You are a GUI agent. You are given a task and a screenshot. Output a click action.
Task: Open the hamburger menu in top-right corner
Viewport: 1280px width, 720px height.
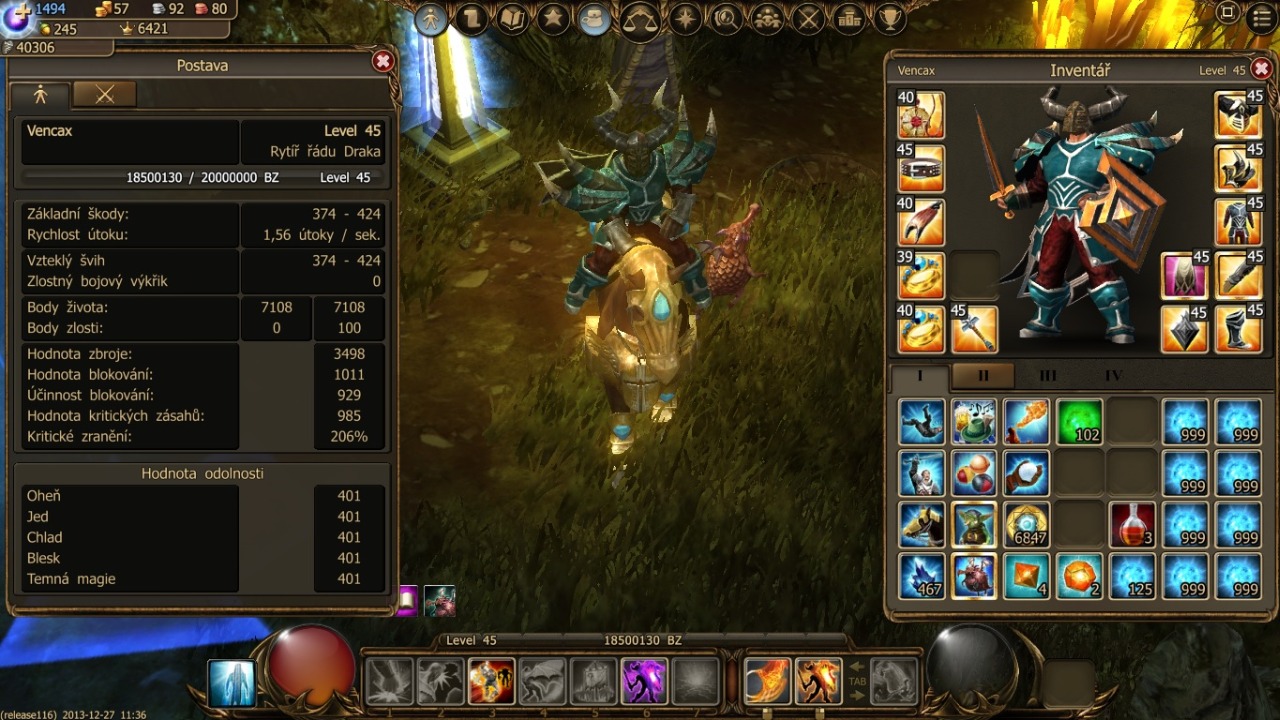1263,15
